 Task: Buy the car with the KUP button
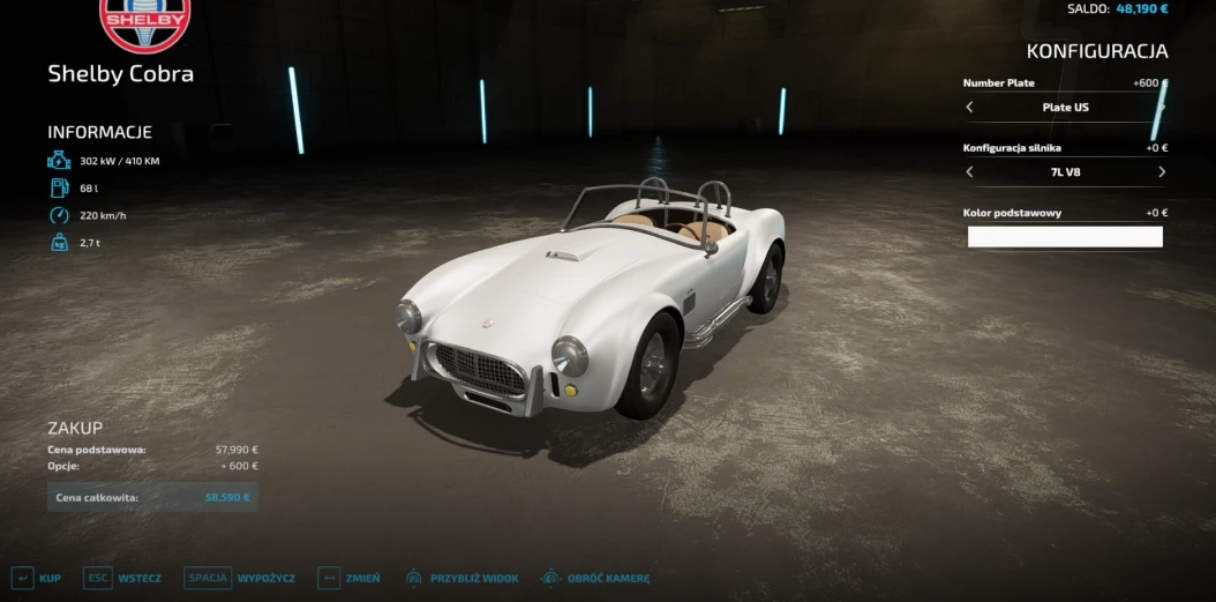tap(36, 578)
